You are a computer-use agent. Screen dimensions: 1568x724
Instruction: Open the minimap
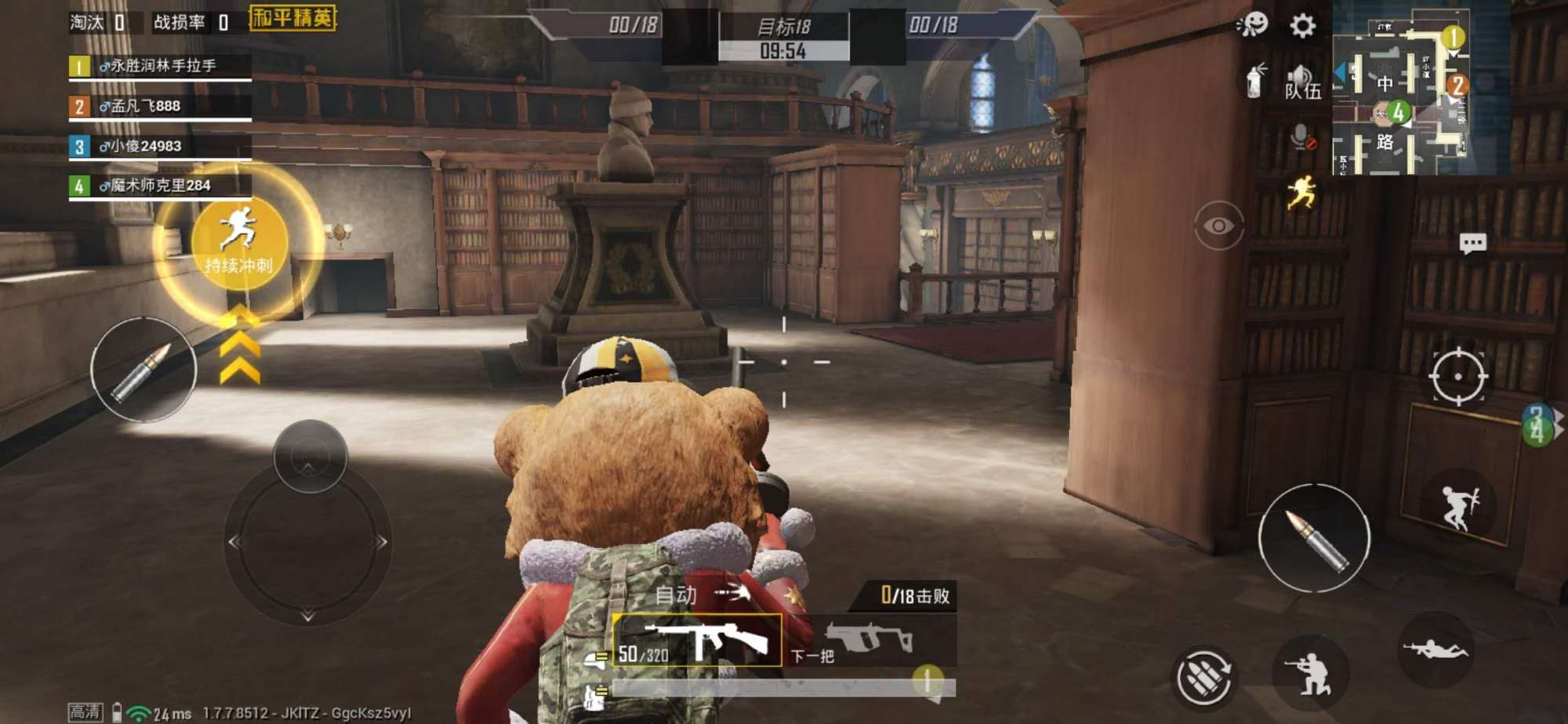(1400, 92)
